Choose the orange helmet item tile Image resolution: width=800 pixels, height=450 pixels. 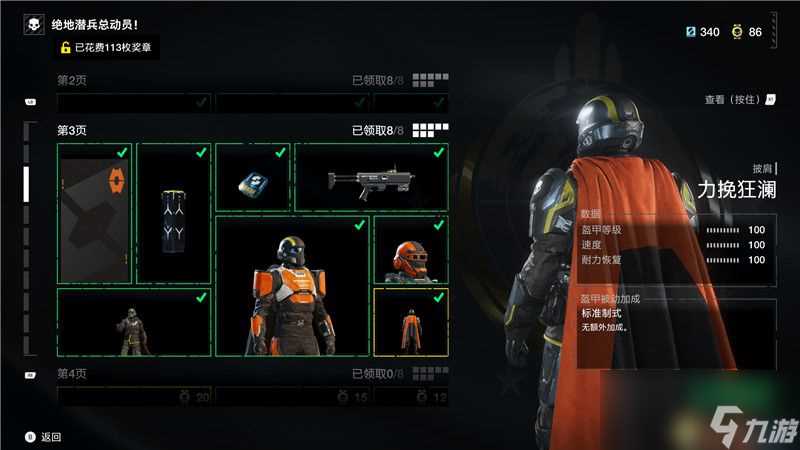tap(410, 250)
